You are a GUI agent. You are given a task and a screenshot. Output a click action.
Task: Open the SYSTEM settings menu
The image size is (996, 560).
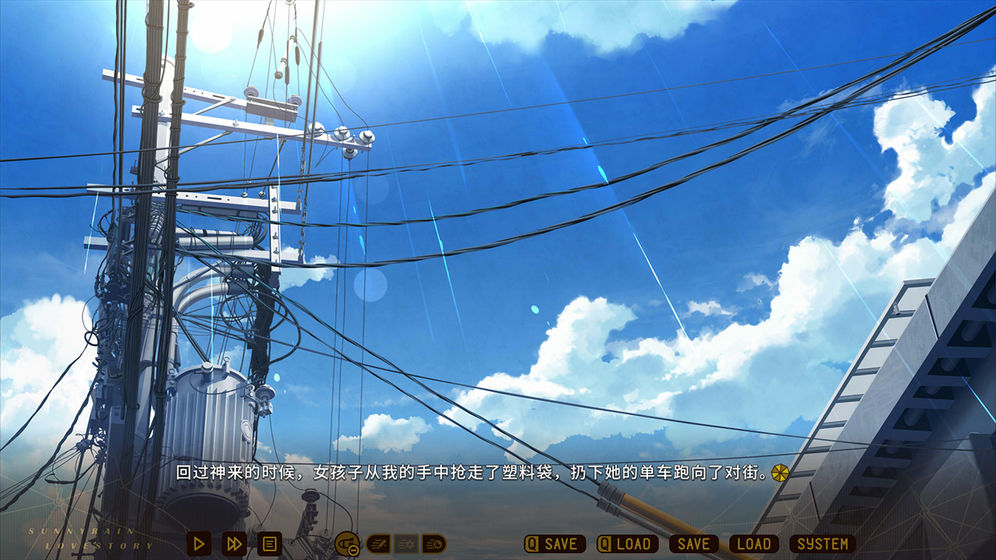pyautogui.click(x=823, y=544)
